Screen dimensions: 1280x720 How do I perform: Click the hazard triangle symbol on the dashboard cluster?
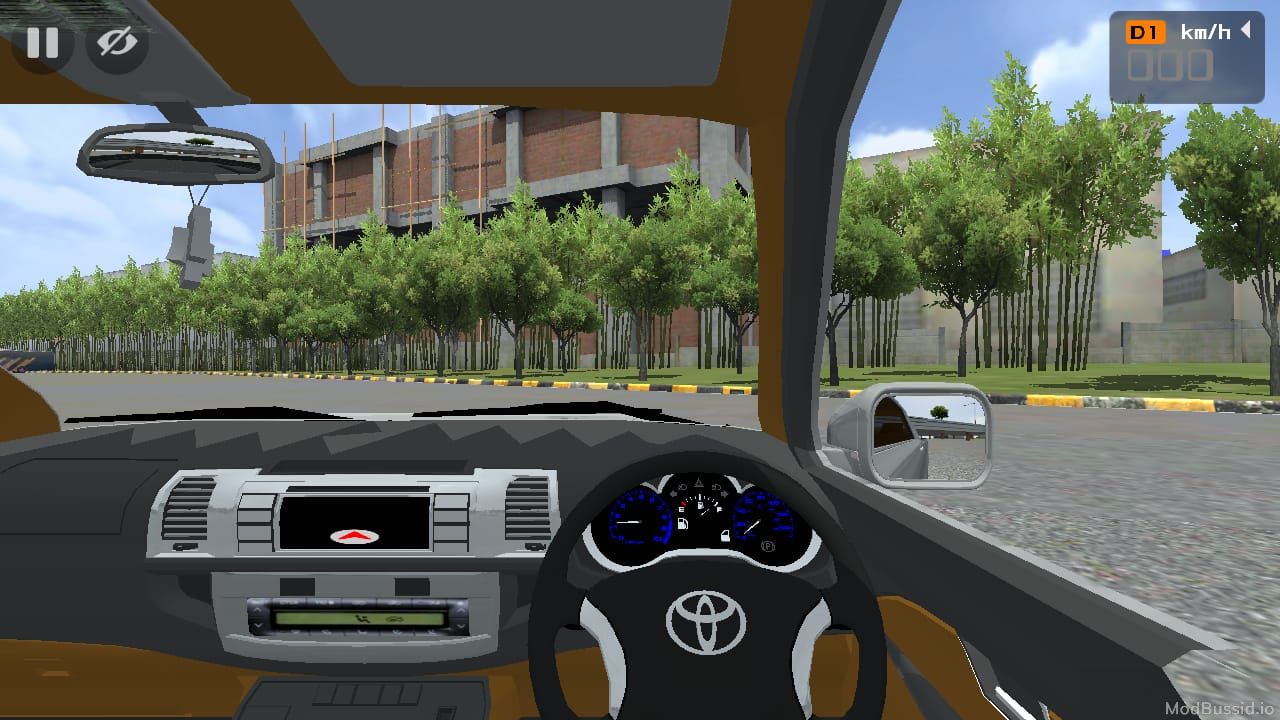tap(700, 481)
